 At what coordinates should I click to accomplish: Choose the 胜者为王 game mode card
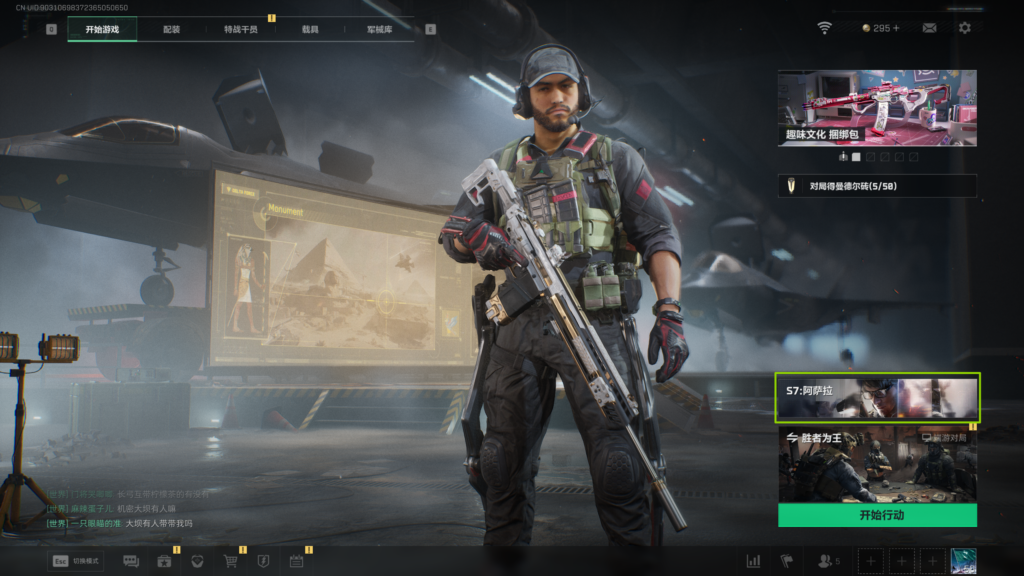(877, 464)
